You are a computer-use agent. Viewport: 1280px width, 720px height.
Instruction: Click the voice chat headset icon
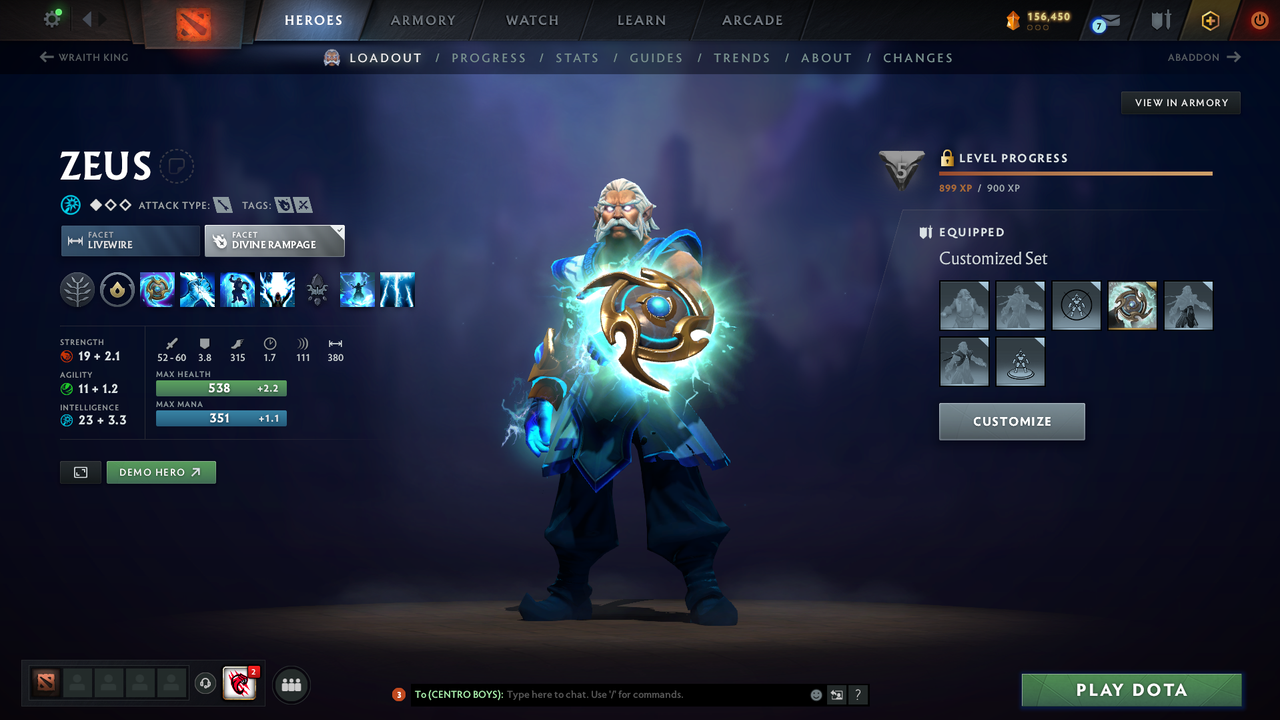208,684
